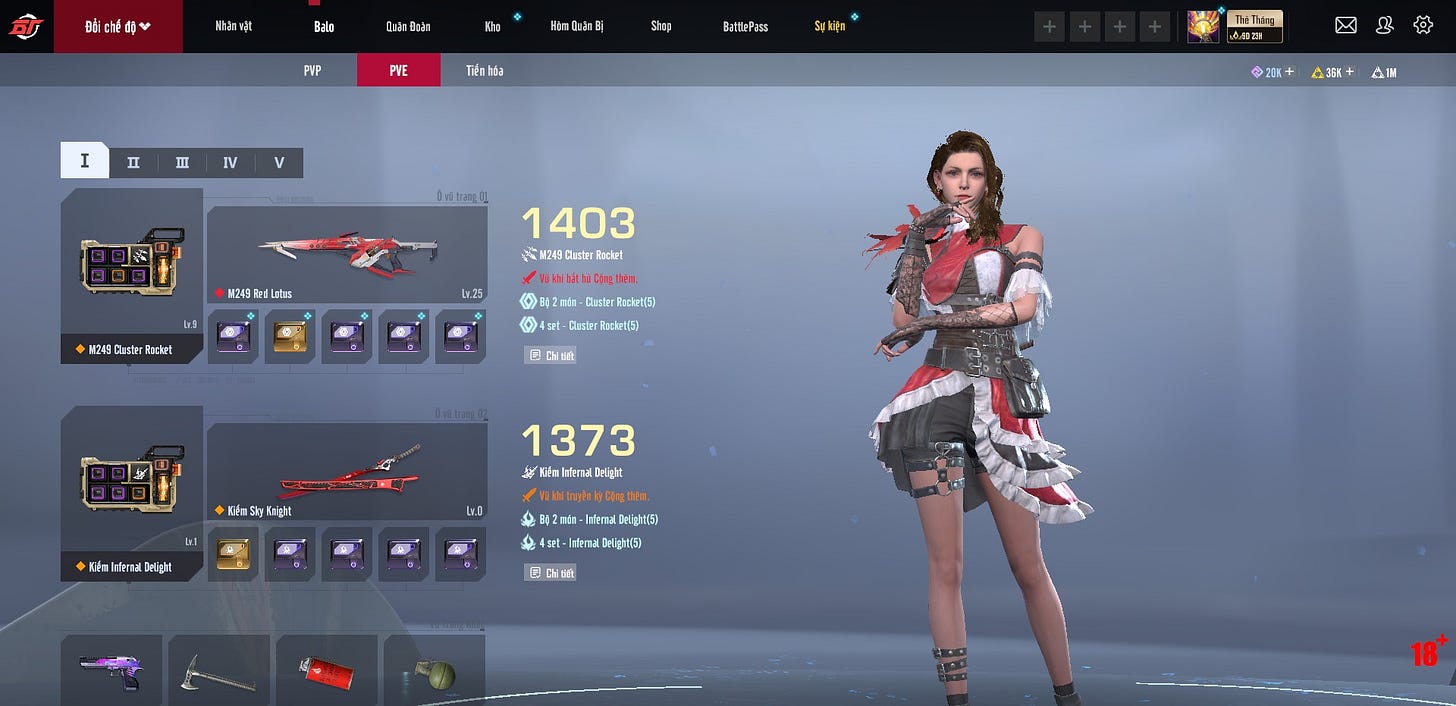Open the Sự kiện events page
The width and height of the screenshot is (1456, 706).
829,26
